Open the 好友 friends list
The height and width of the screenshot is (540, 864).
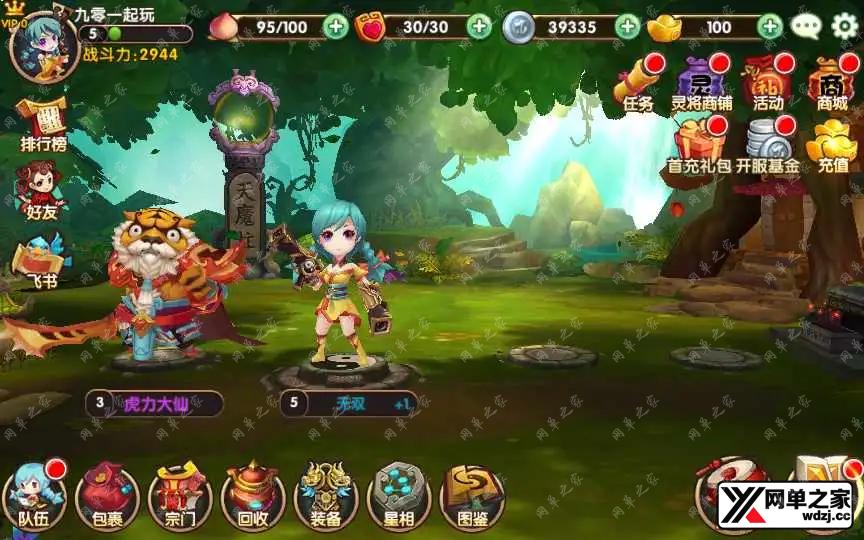pyautogui.click(x=40, y=190)
